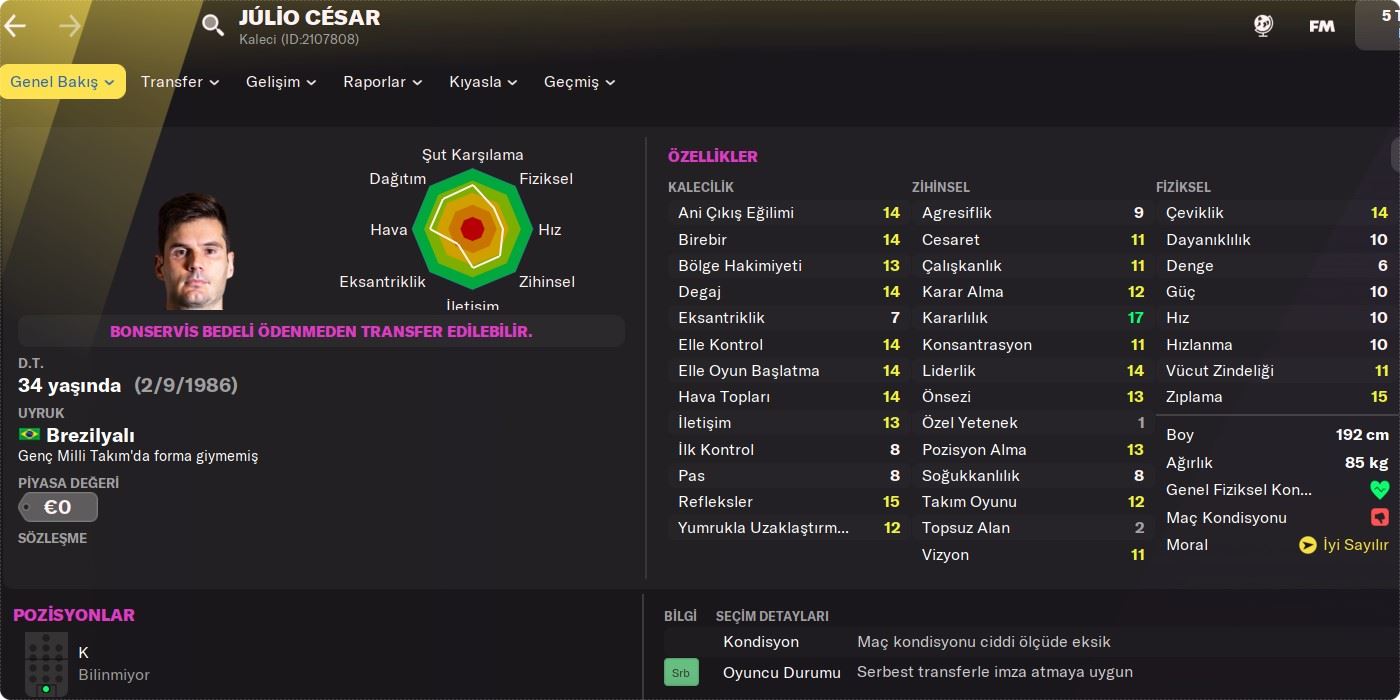
Task: Switch to the Bilgi tab
Action: tap(680, 616)
